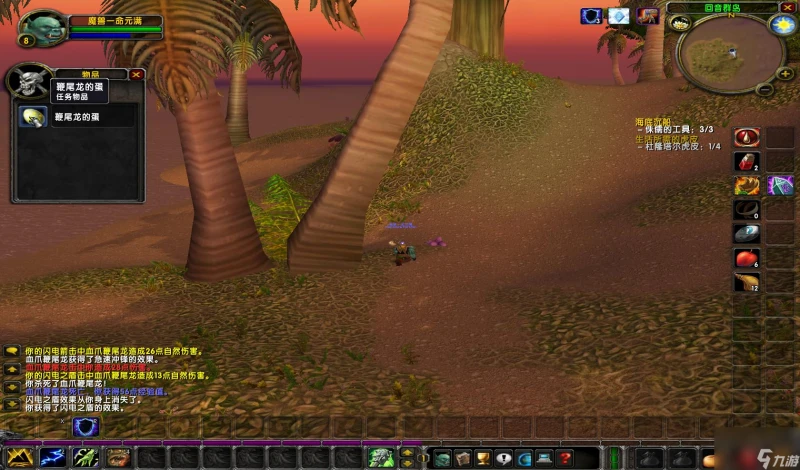The width and height of the screenshot is (800, 470).
Task: Use the blue fish item
Action: [747, 234]
